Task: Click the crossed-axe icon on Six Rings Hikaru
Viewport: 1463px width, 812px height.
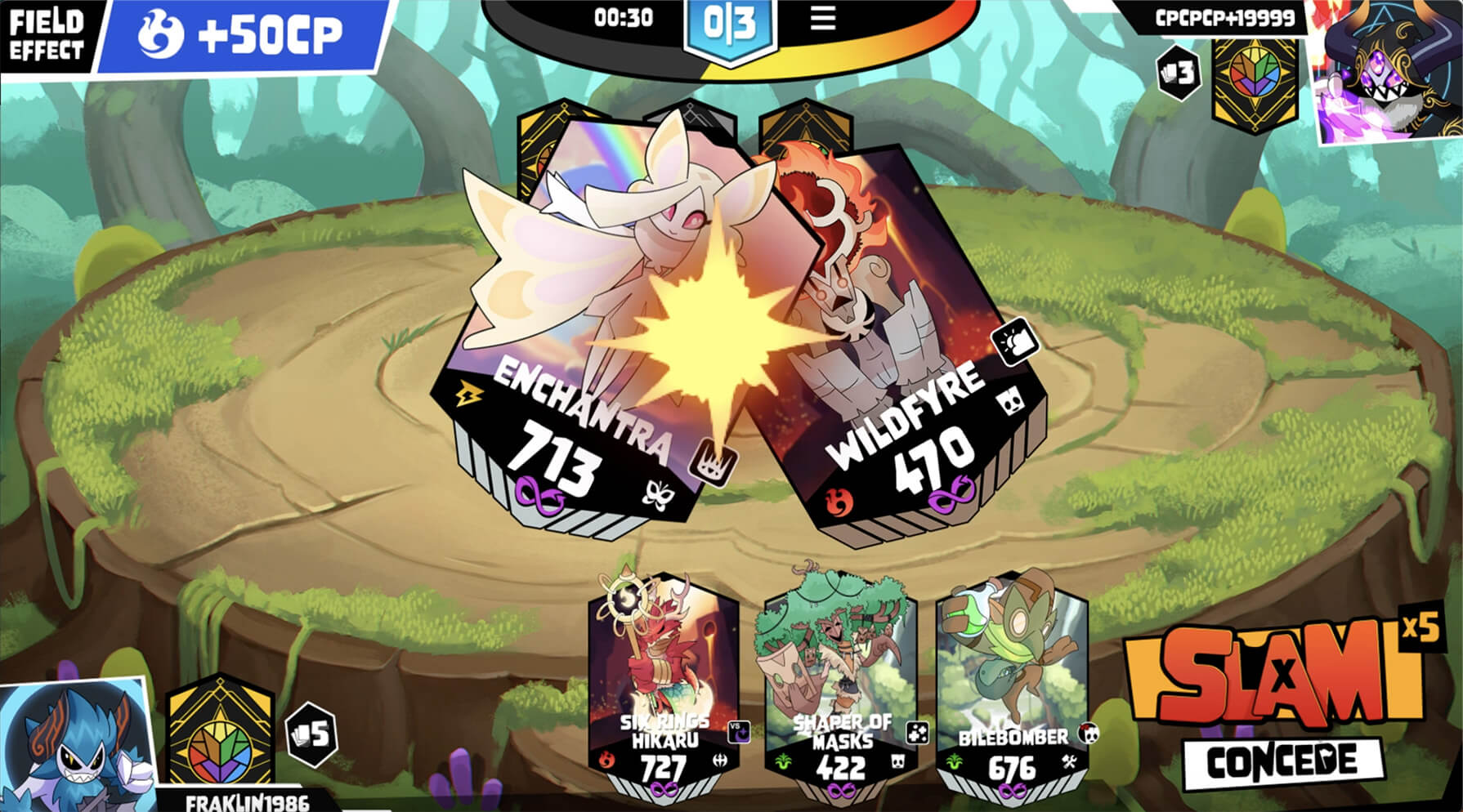Action: pyautogui.click(x=721, y=760)
